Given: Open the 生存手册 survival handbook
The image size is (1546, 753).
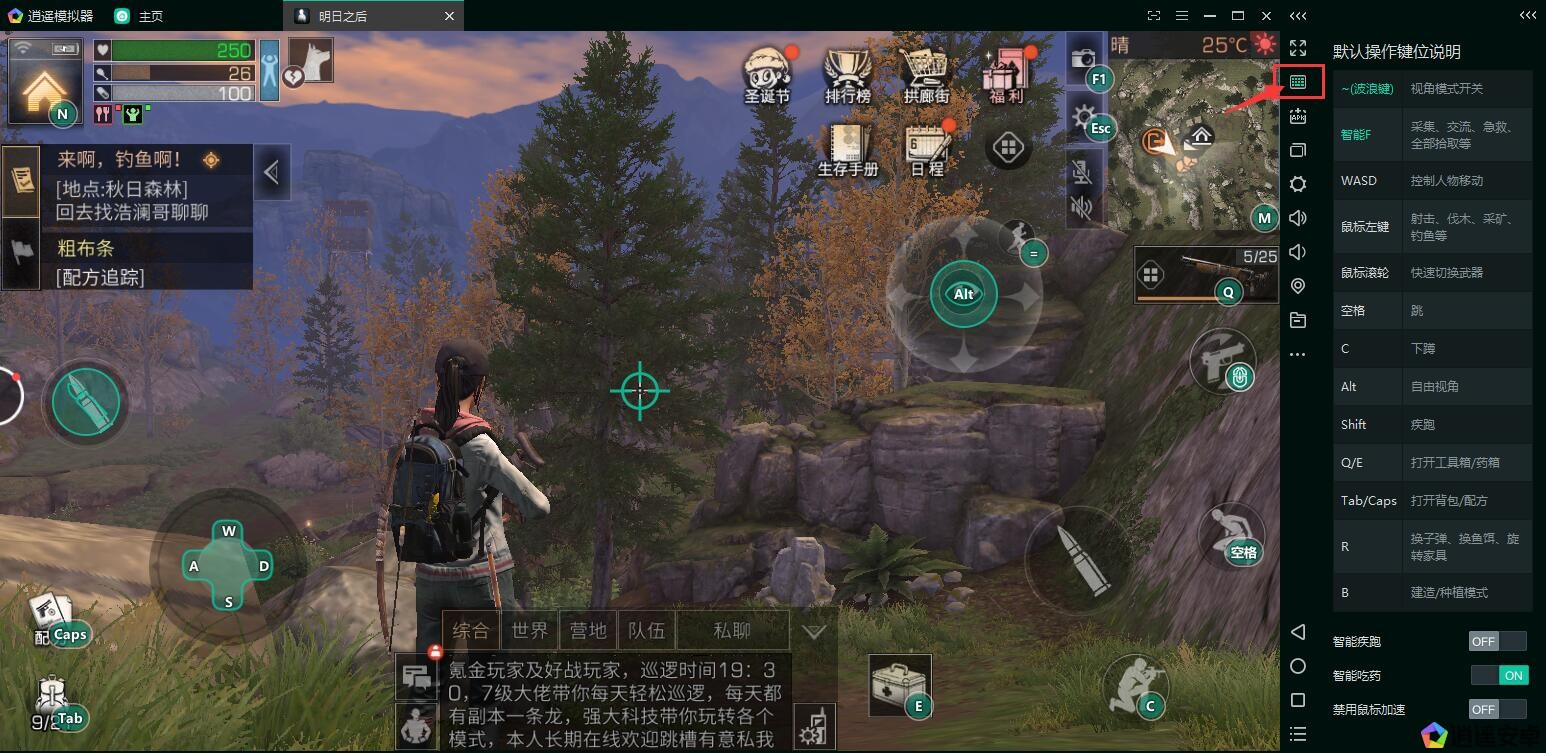Looking at the screenshot, I should pyautogui.click(x=847, y=150).
